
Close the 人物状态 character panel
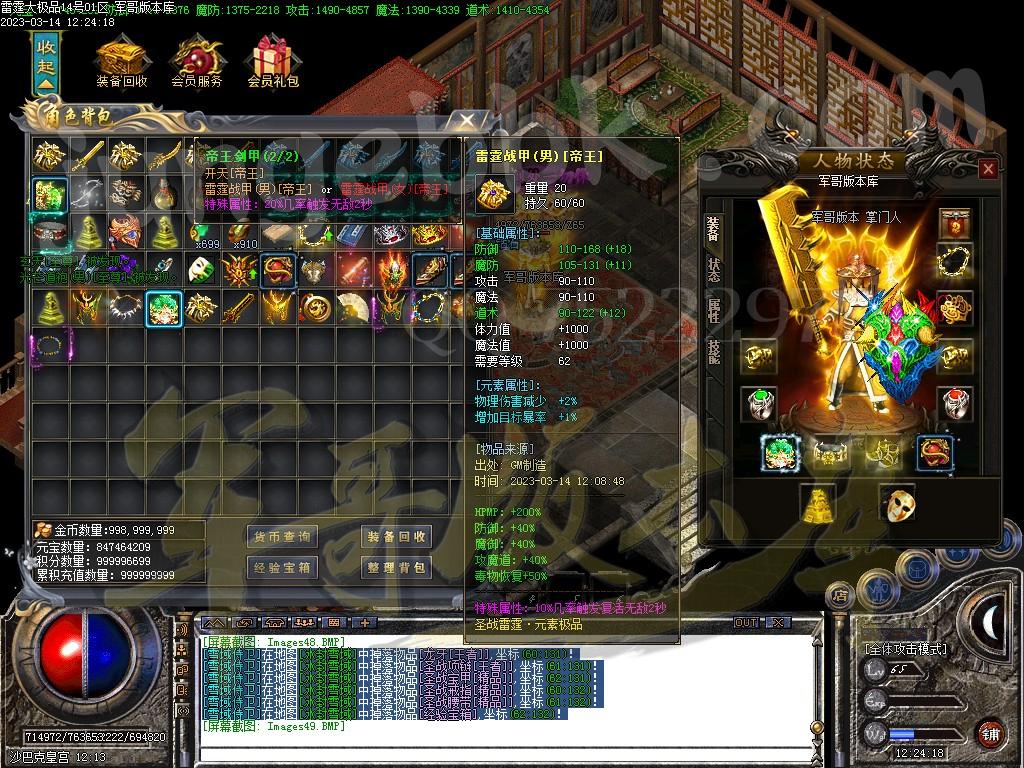coord(988,168)
